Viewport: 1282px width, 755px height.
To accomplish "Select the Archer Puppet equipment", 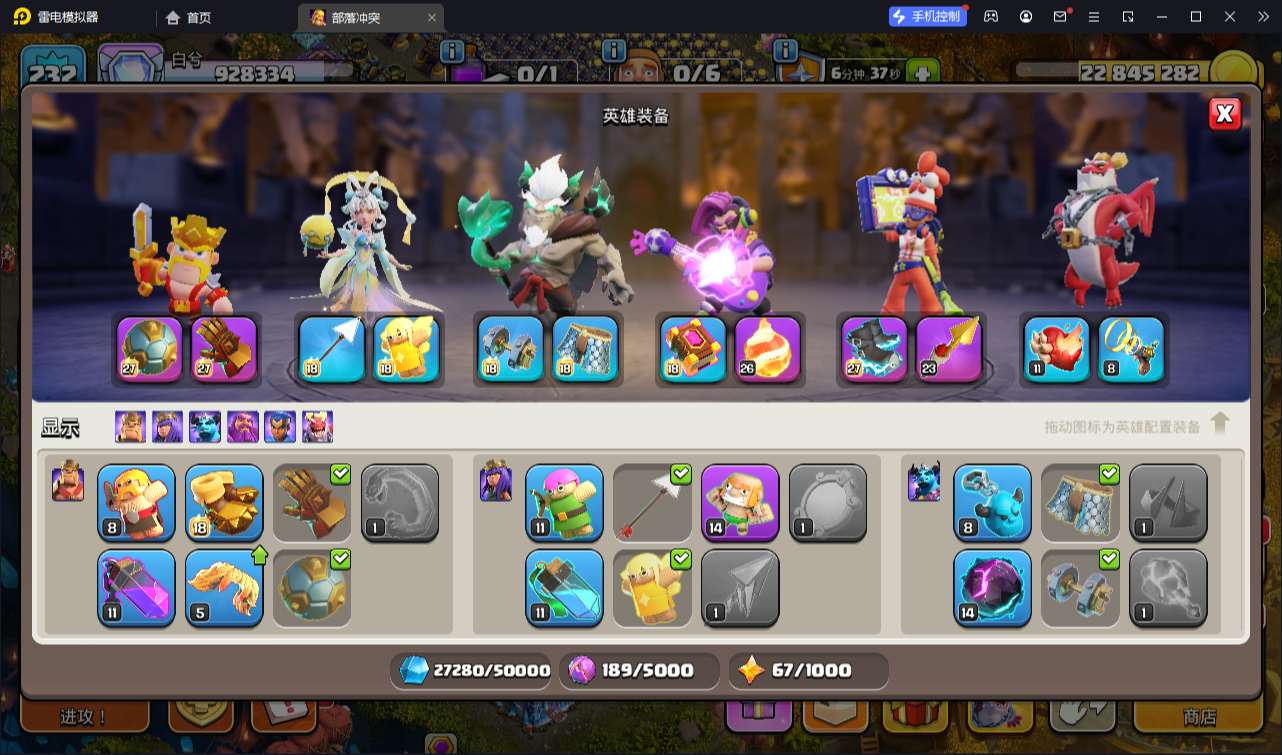I will (564, 503).
